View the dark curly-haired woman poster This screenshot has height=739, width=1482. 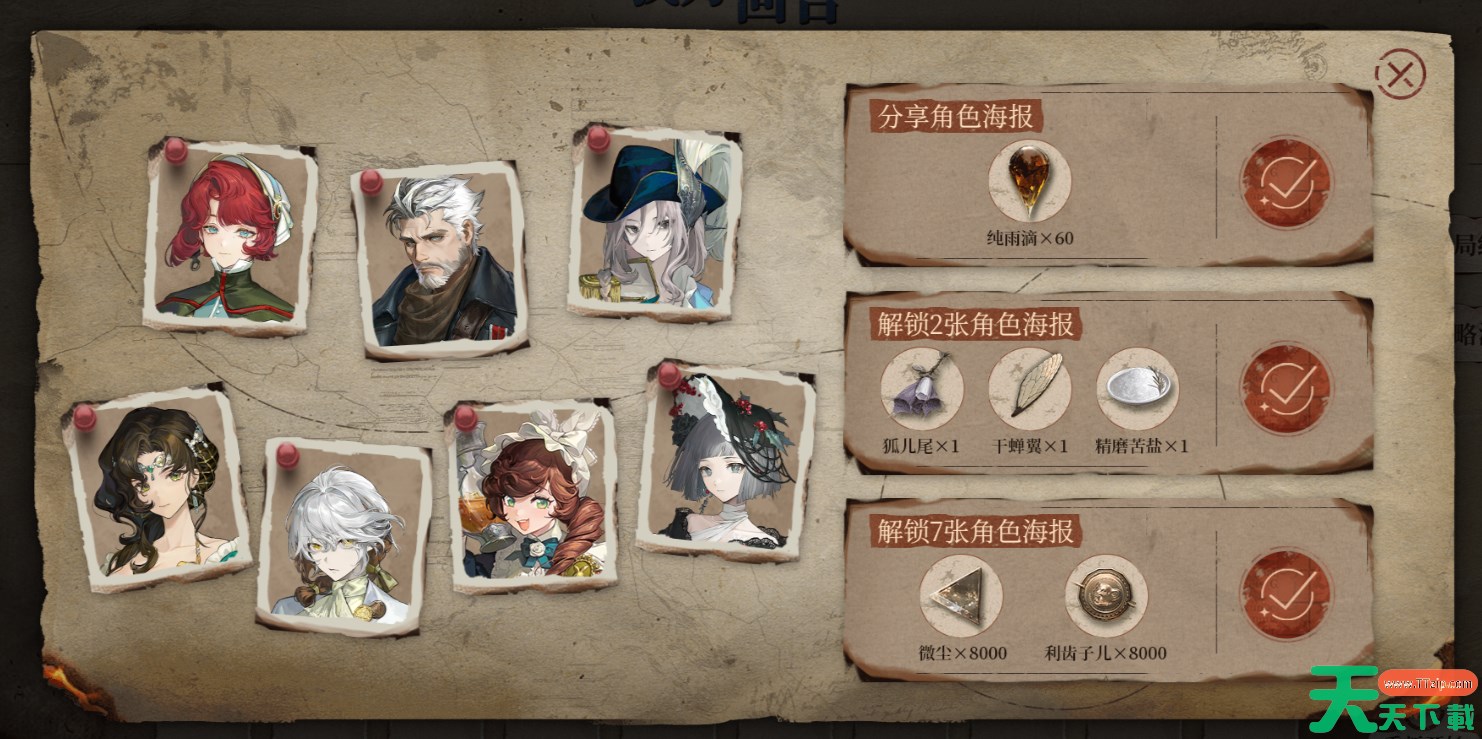click(x=158, y=488)
